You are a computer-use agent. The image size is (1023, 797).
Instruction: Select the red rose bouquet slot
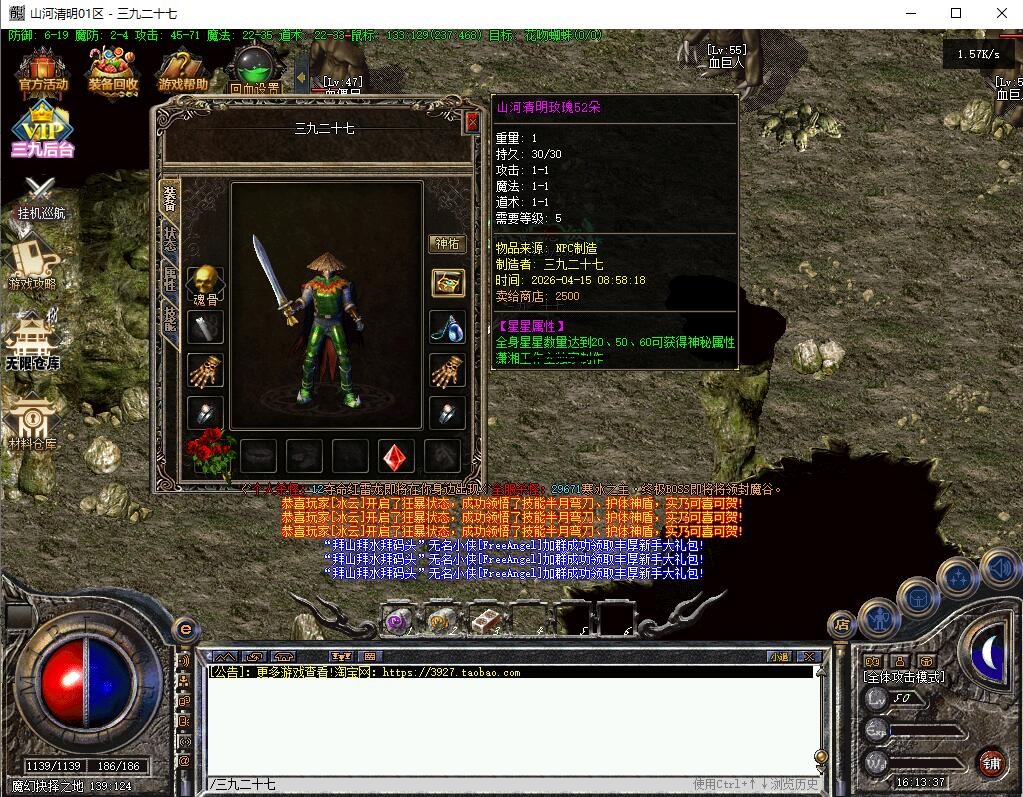[210, 454]
